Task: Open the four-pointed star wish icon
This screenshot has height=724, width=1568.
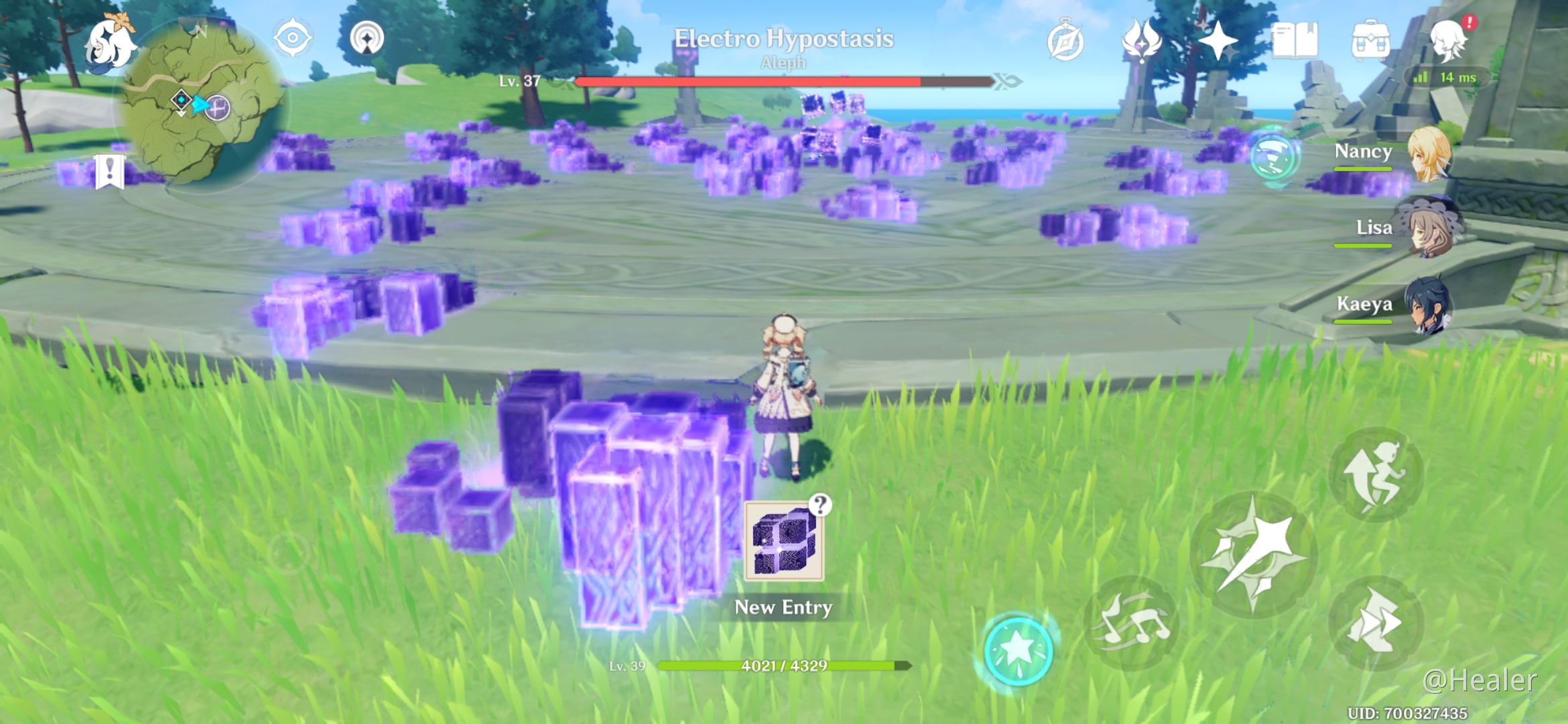Action: [1218, 41]
